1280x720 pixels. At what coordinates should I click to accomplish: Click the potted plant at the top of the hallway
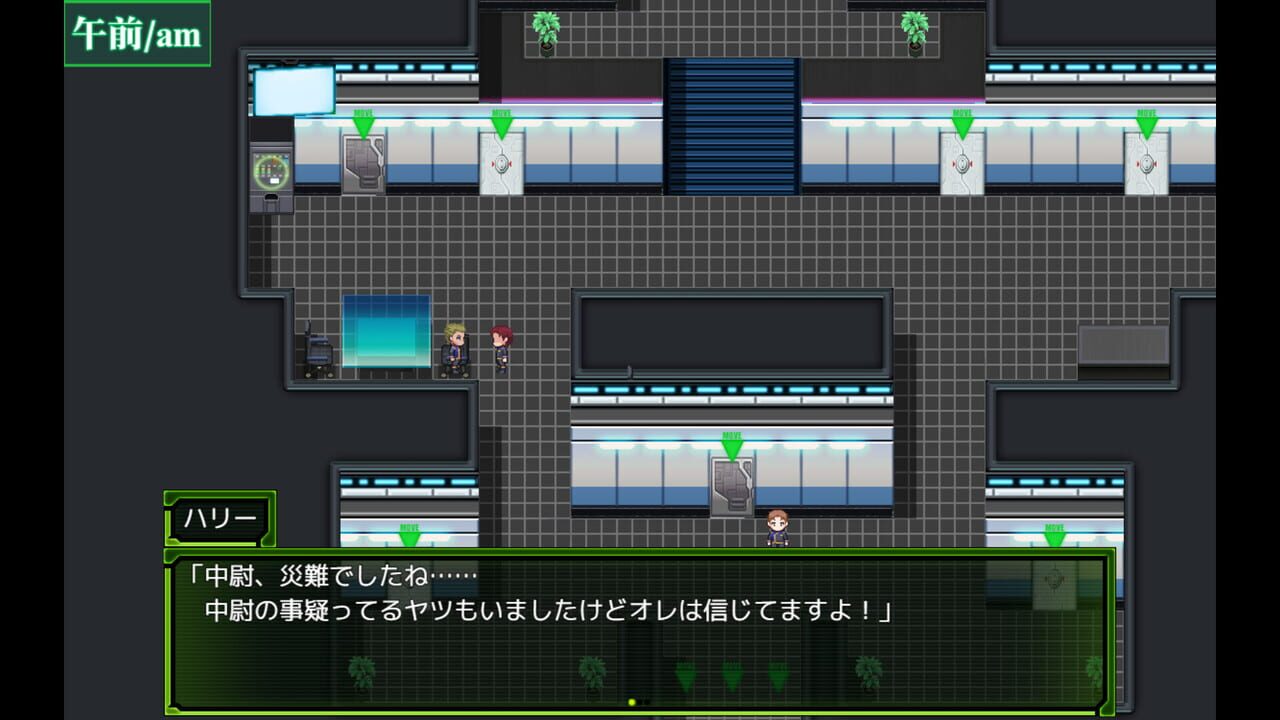(x=544, y=28)
